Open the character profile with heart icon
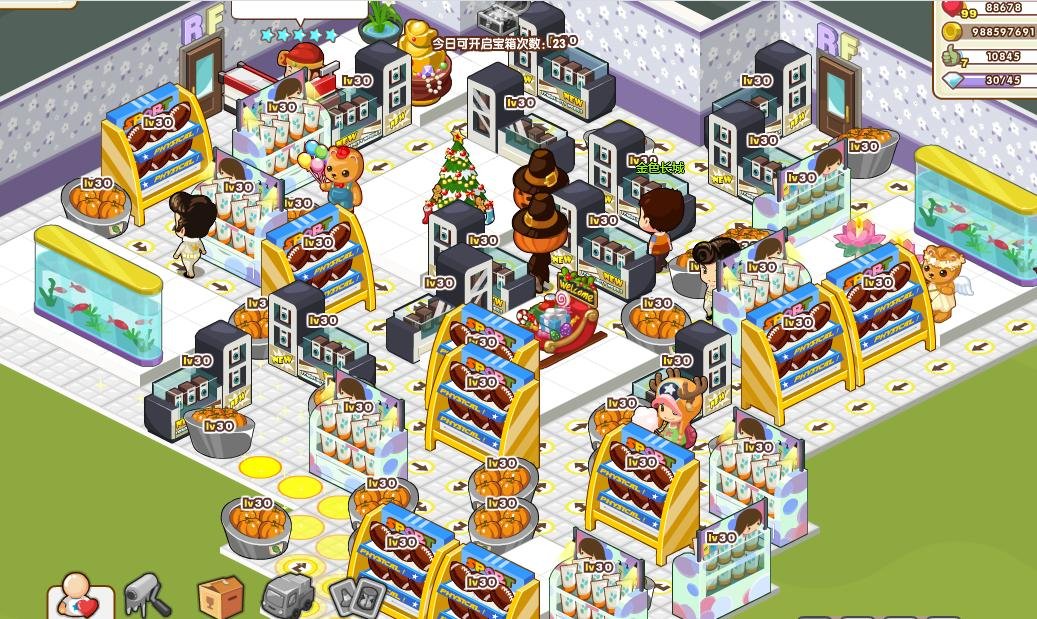The image size is (1037, 619). (79, 596)
